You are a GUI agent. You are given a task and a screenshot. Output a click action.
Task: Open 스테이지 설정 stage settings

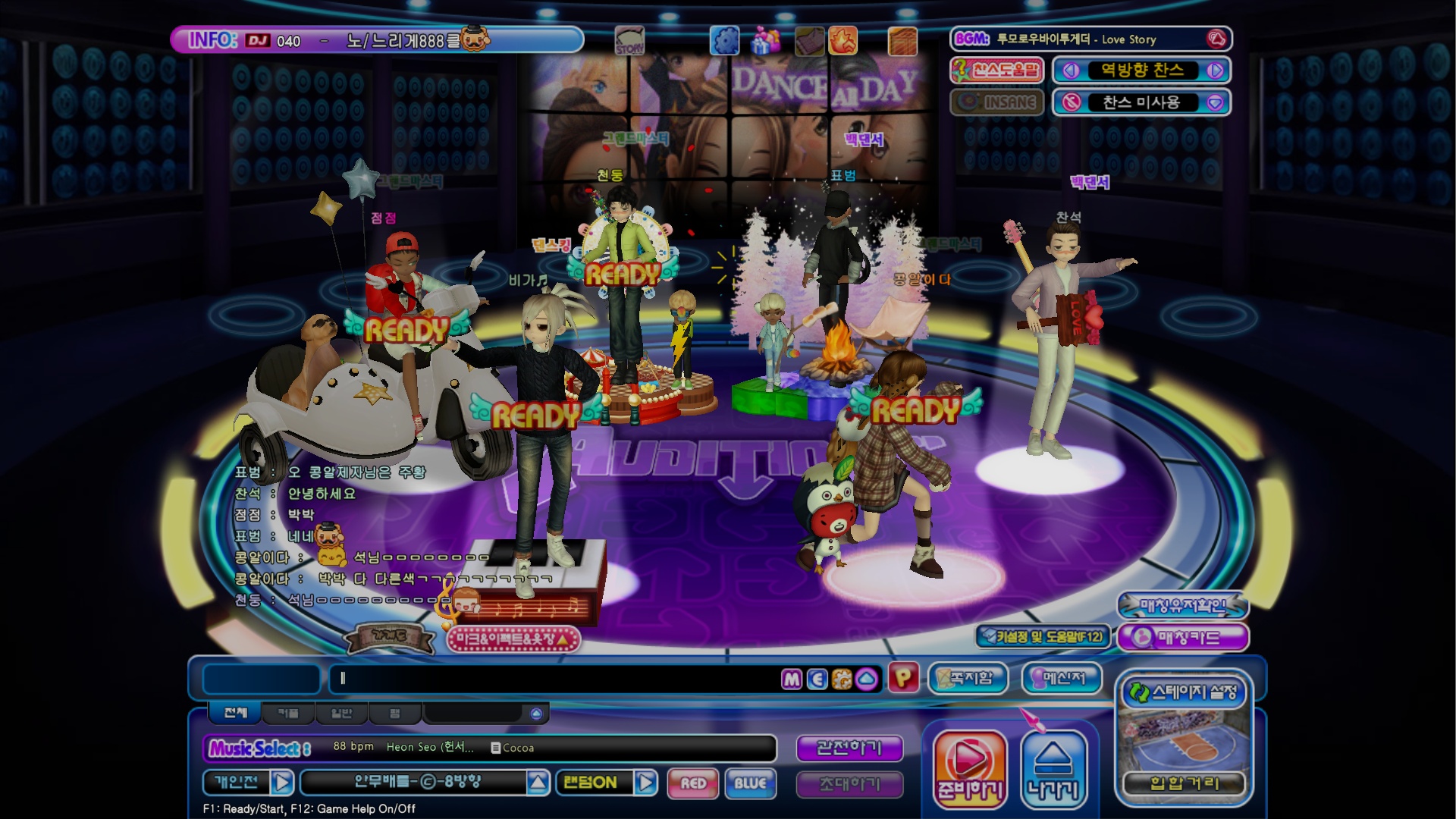[x=1183, y=692]
